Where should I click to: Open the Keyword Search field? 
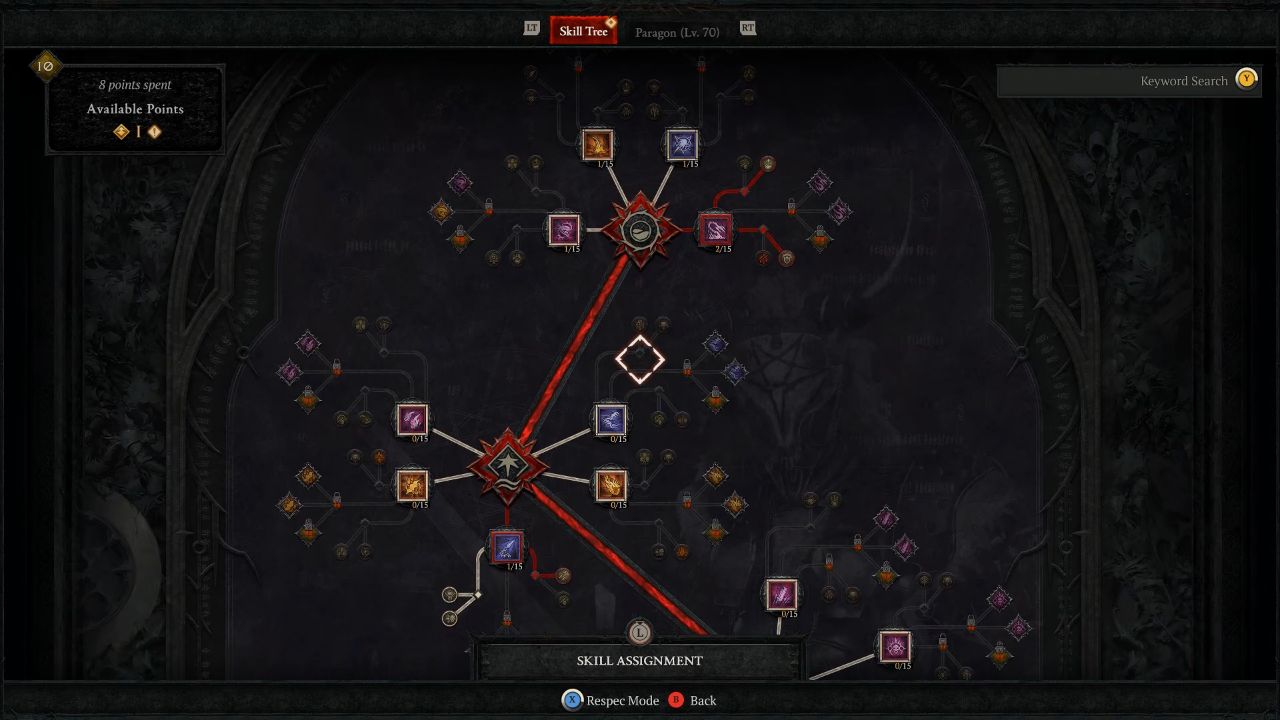click(x=1130, y=81)
